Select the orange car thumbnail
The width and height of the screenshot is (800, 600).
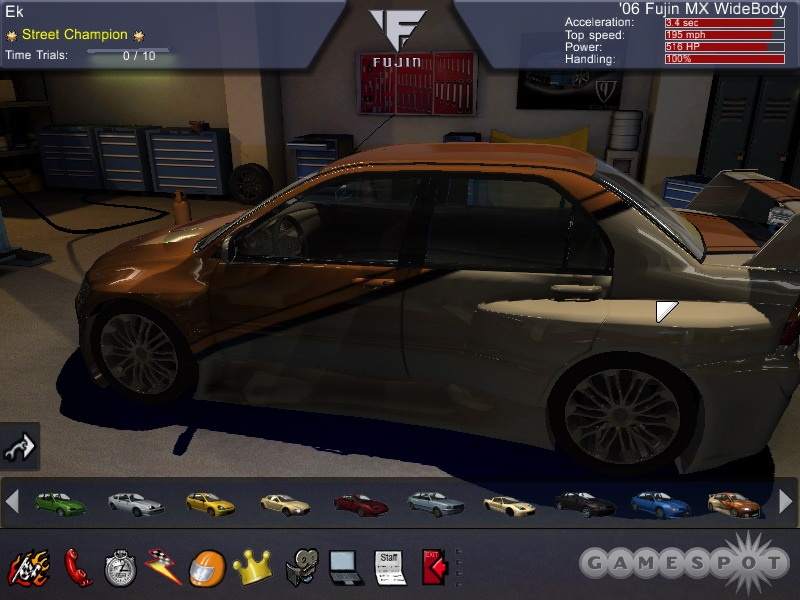click(x=733, y=503)
